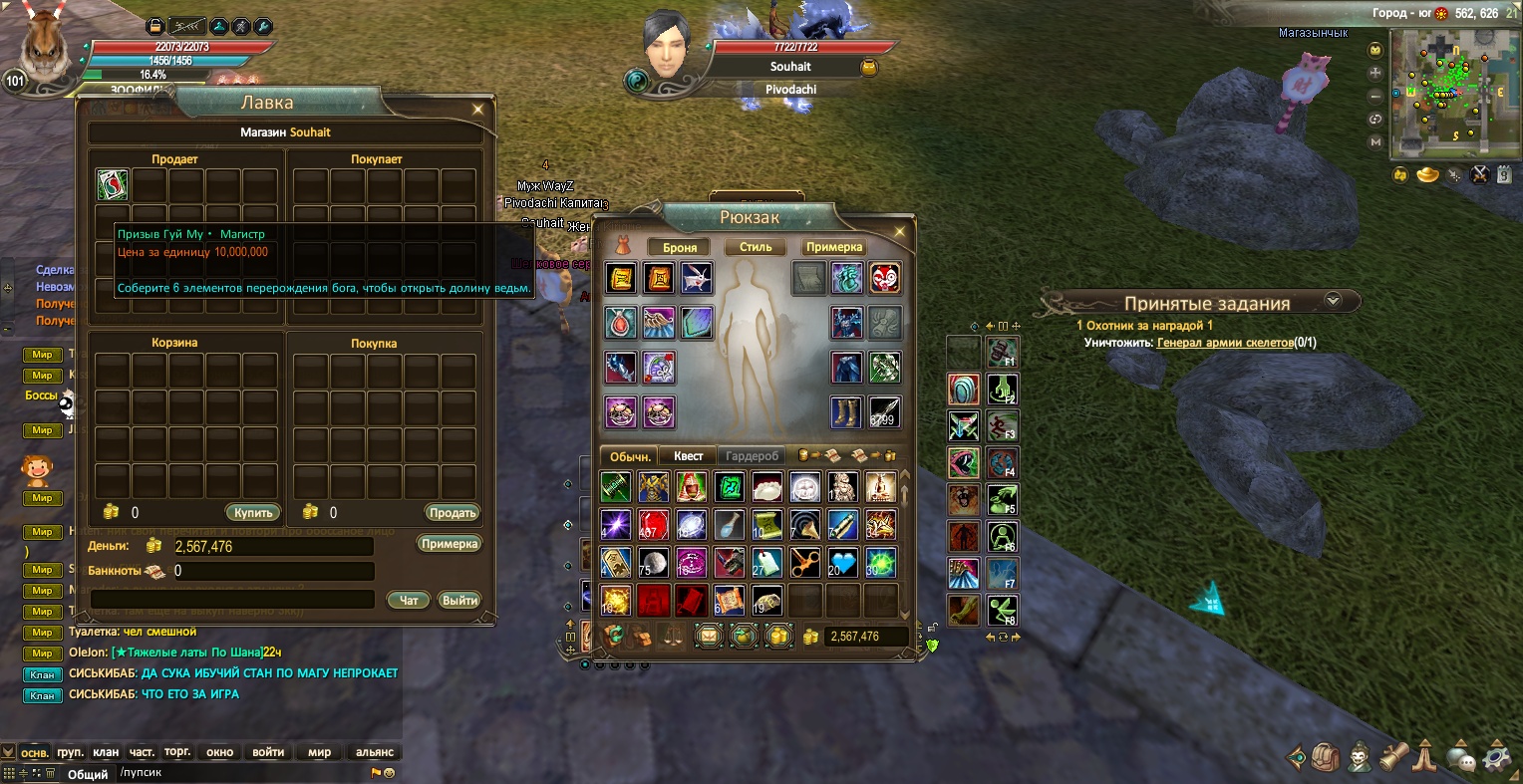Viewport: 1523px width, 784px height.
Task: Follow the Генерал армии скелетов quest link
Action: click(x=1224, y=343)
